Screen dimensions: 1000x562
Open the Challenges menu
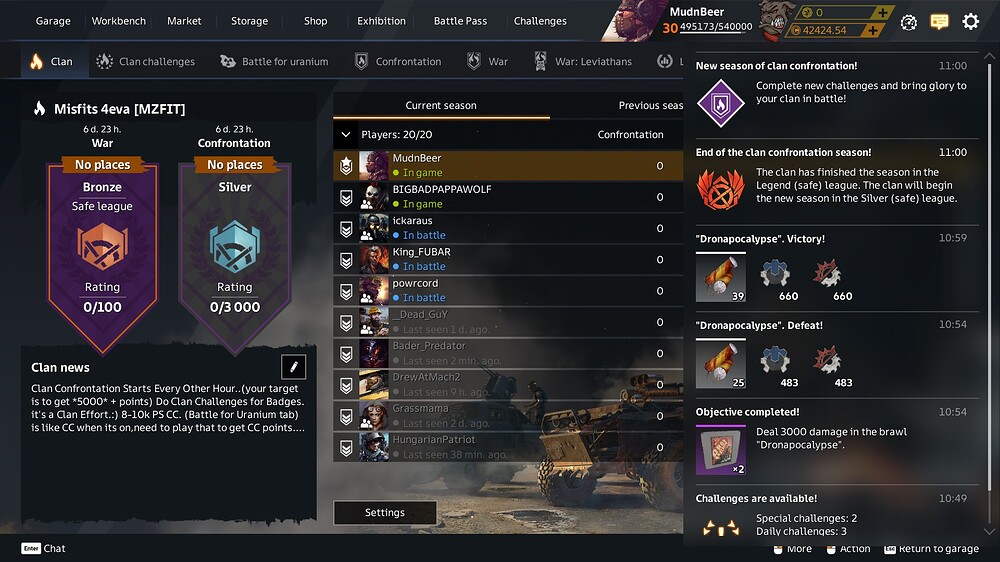[x=540, y=21]
